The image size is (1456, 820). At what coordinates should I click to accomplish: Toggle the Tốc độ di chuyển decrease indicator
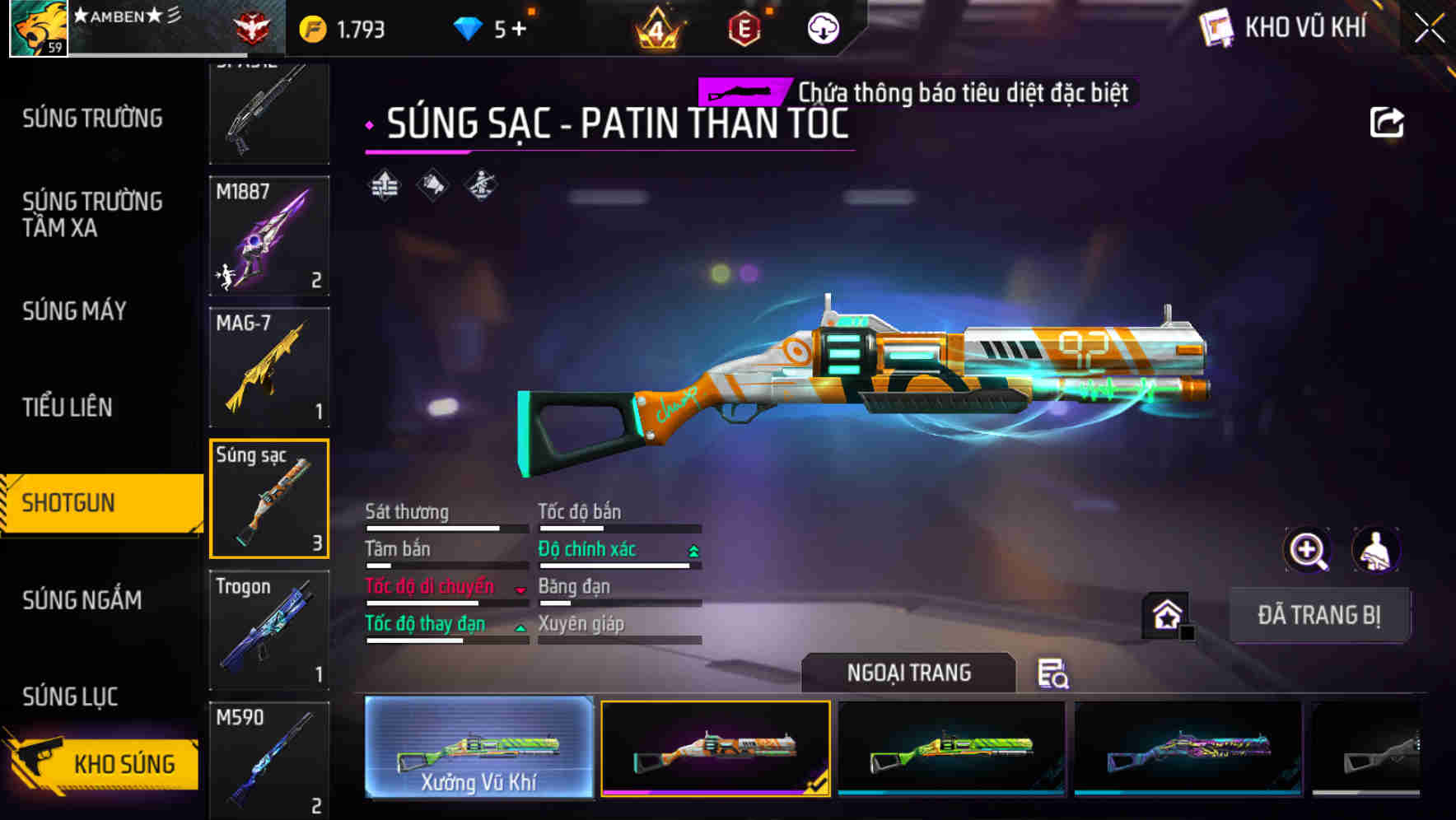coord(519,588)
